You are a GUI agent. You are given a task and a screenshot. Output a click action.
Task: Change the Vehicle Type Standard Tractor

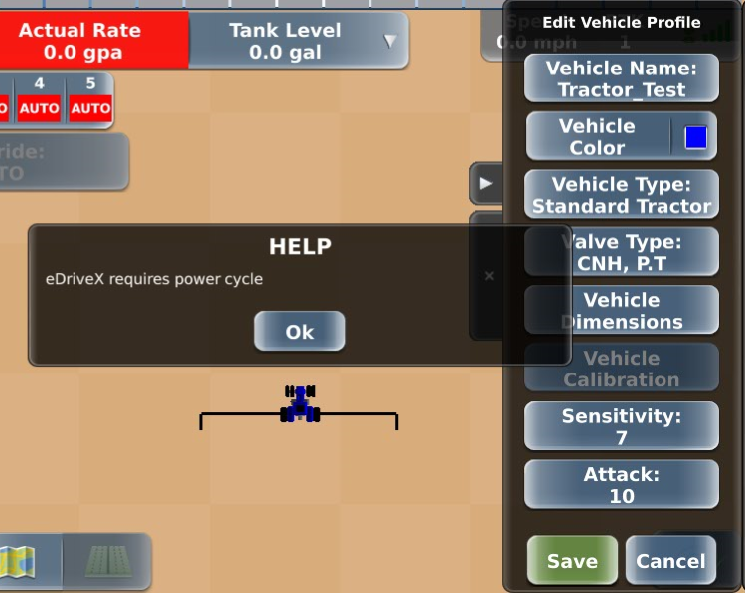621,195
